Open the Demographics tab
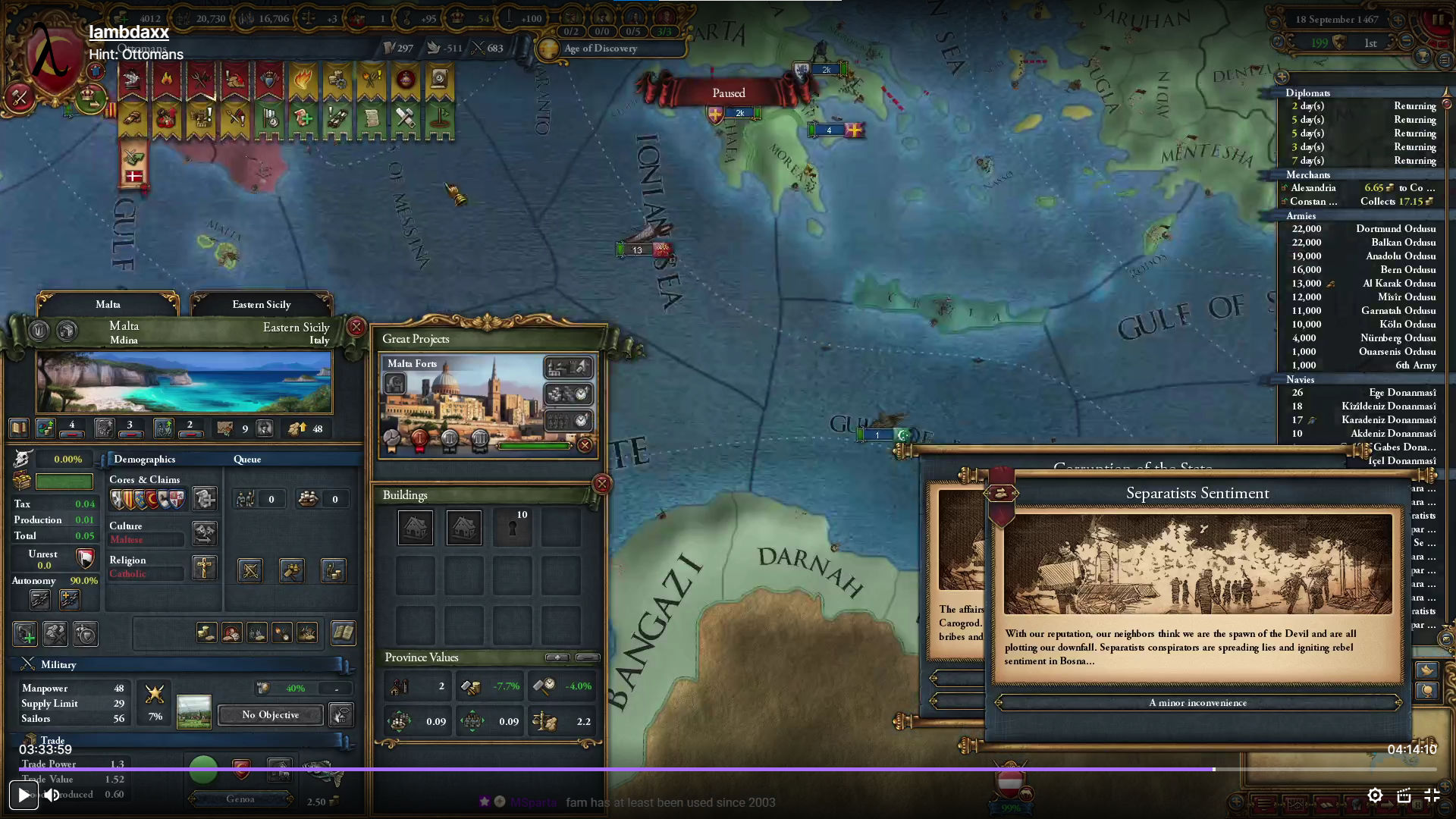 [144, 460]
